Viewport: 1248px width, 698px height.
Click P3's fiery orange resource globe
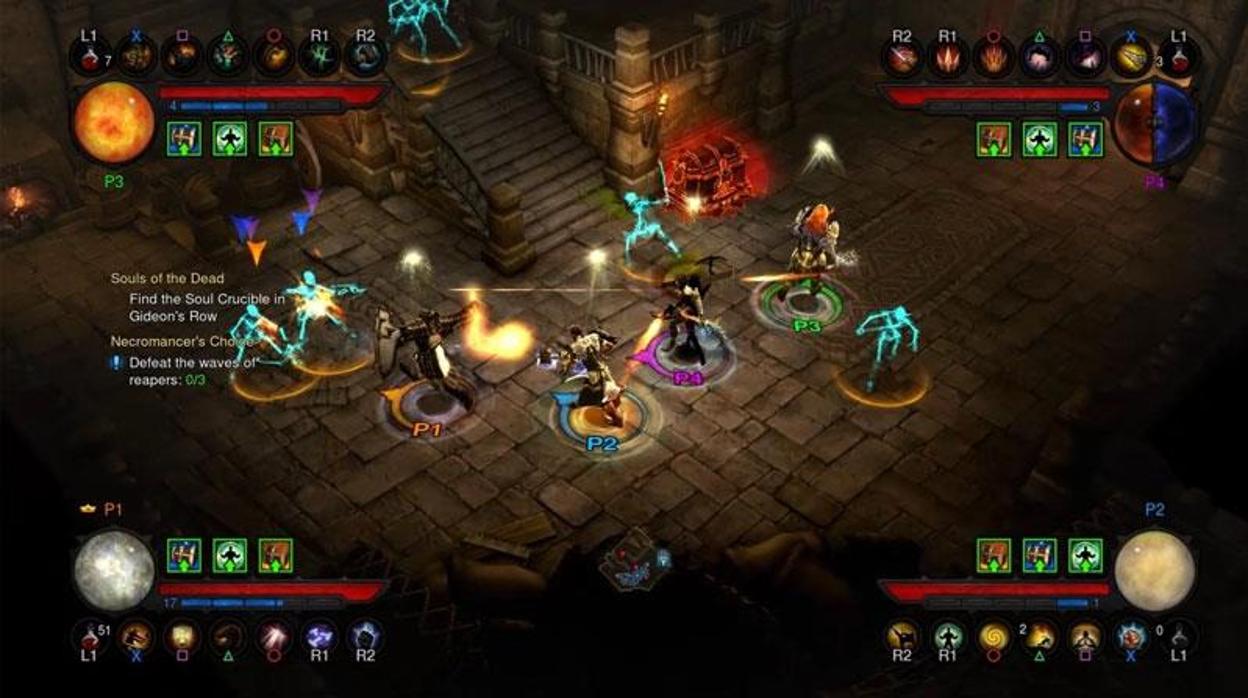pos(113,122)
